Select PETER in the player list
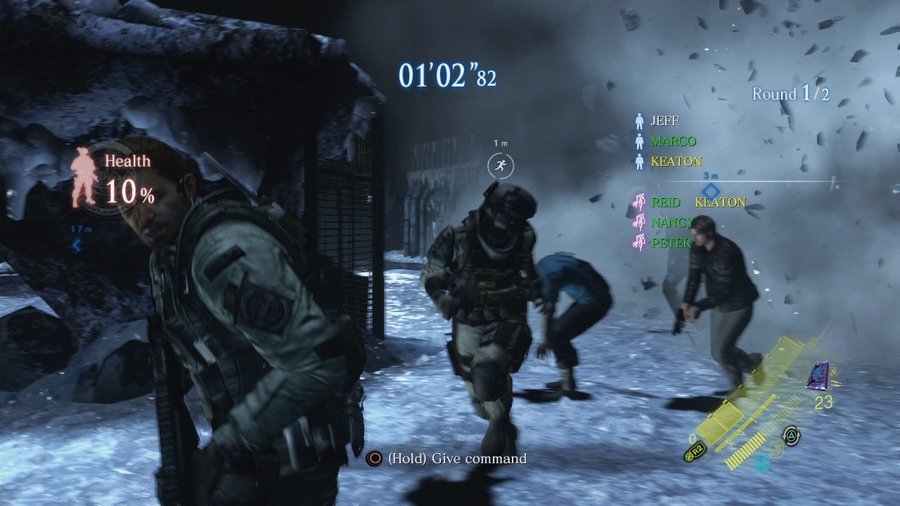900x506 pixels. [x=669, y=242]
